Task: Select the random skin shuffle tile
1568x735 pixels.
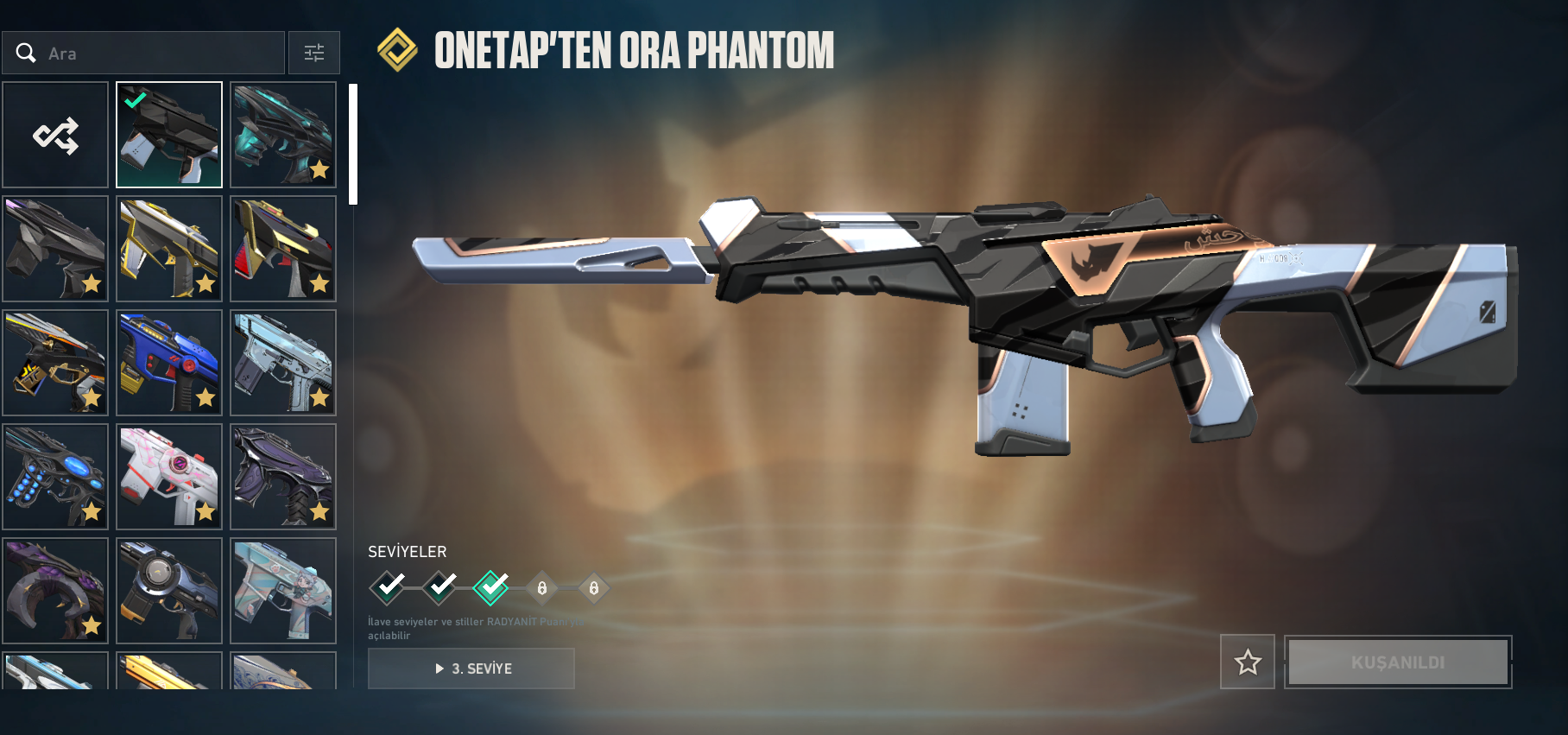Action: pyautogui.click(x=55, y=136)
